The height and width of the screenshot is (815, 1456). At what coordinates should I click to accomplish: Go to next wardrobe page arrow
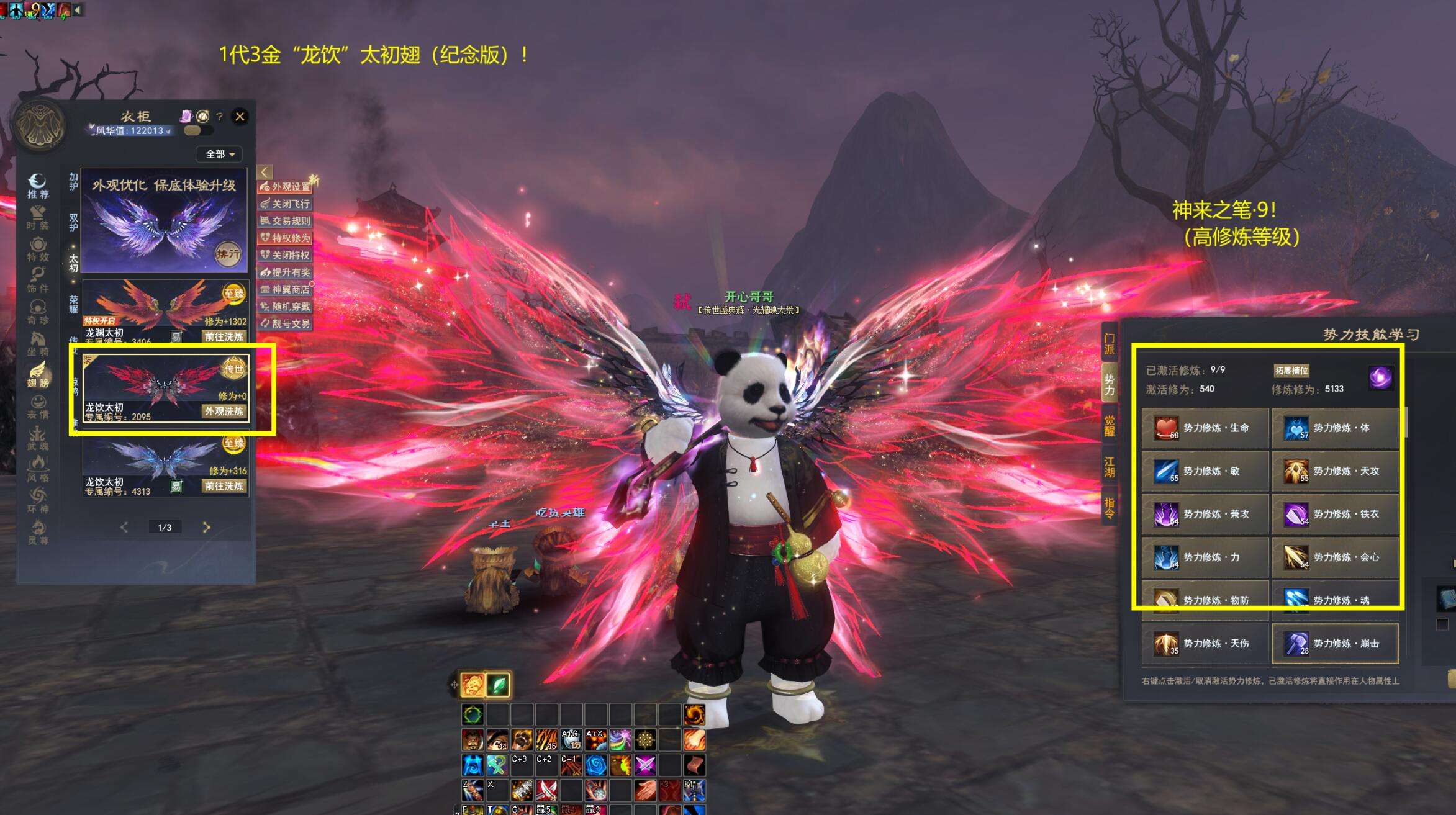point(206,527)
